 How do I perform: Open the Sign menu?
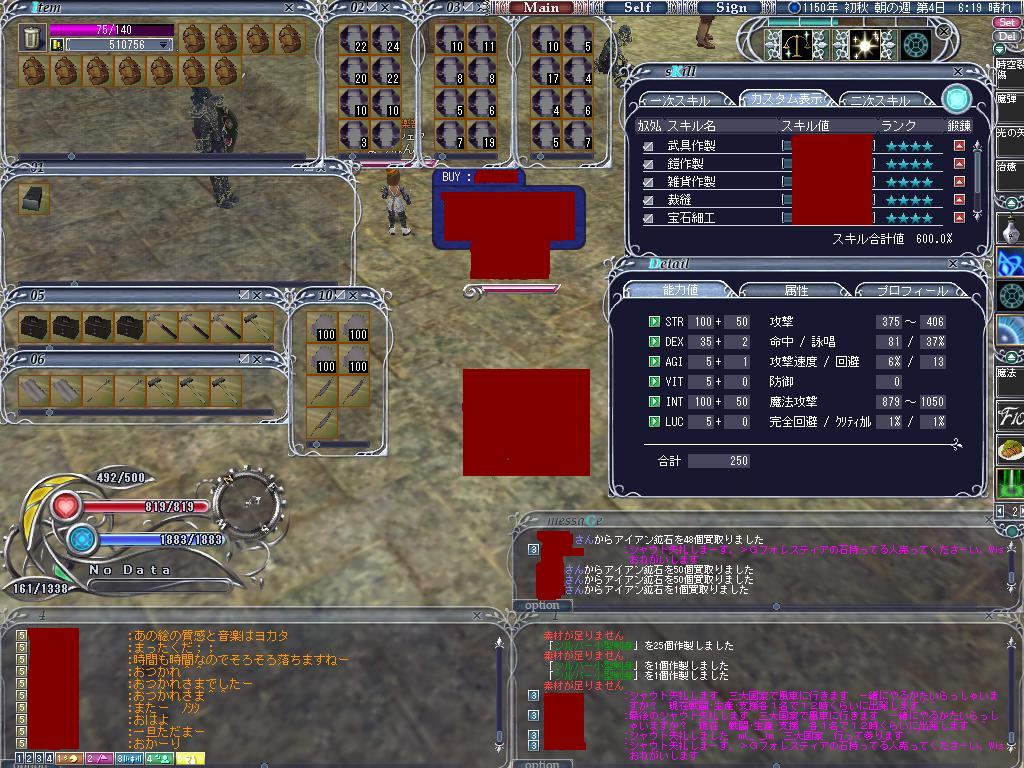click(x=731, y=7)
